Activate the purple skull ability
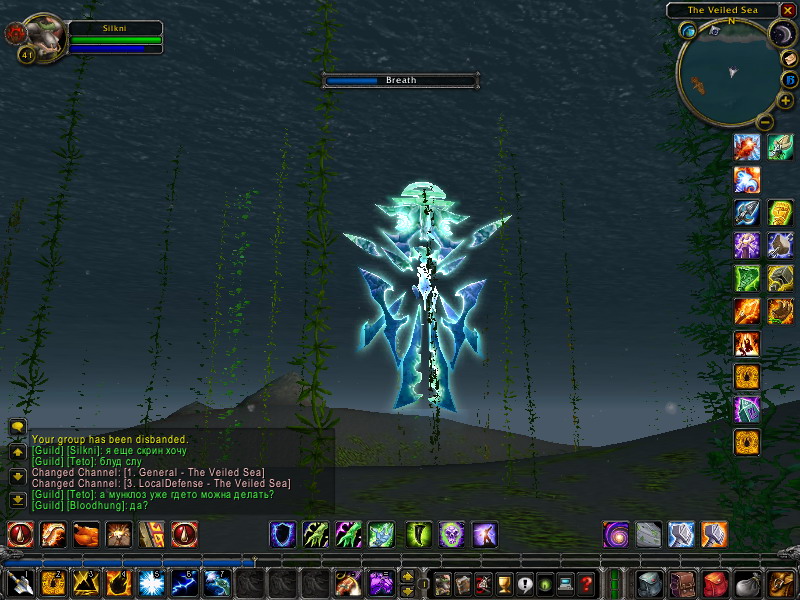Image resolution: width=800 pixels, height=600 pixels. click(451, 535)
